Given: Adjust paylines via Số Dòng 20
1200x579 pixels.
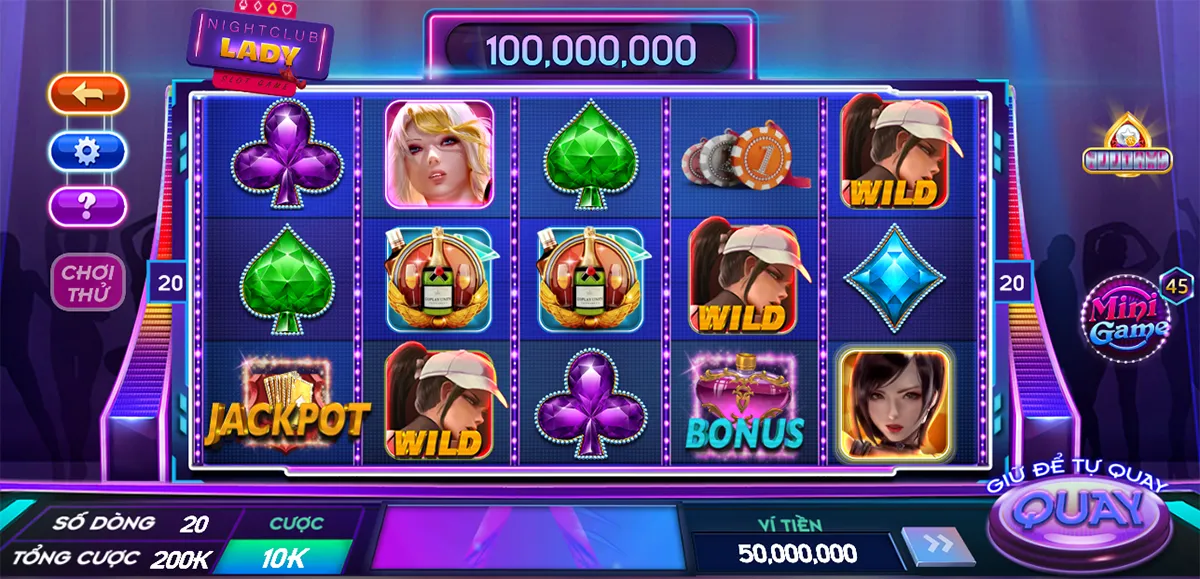Looking at the screenshot, I should click(x=193, y=523).
